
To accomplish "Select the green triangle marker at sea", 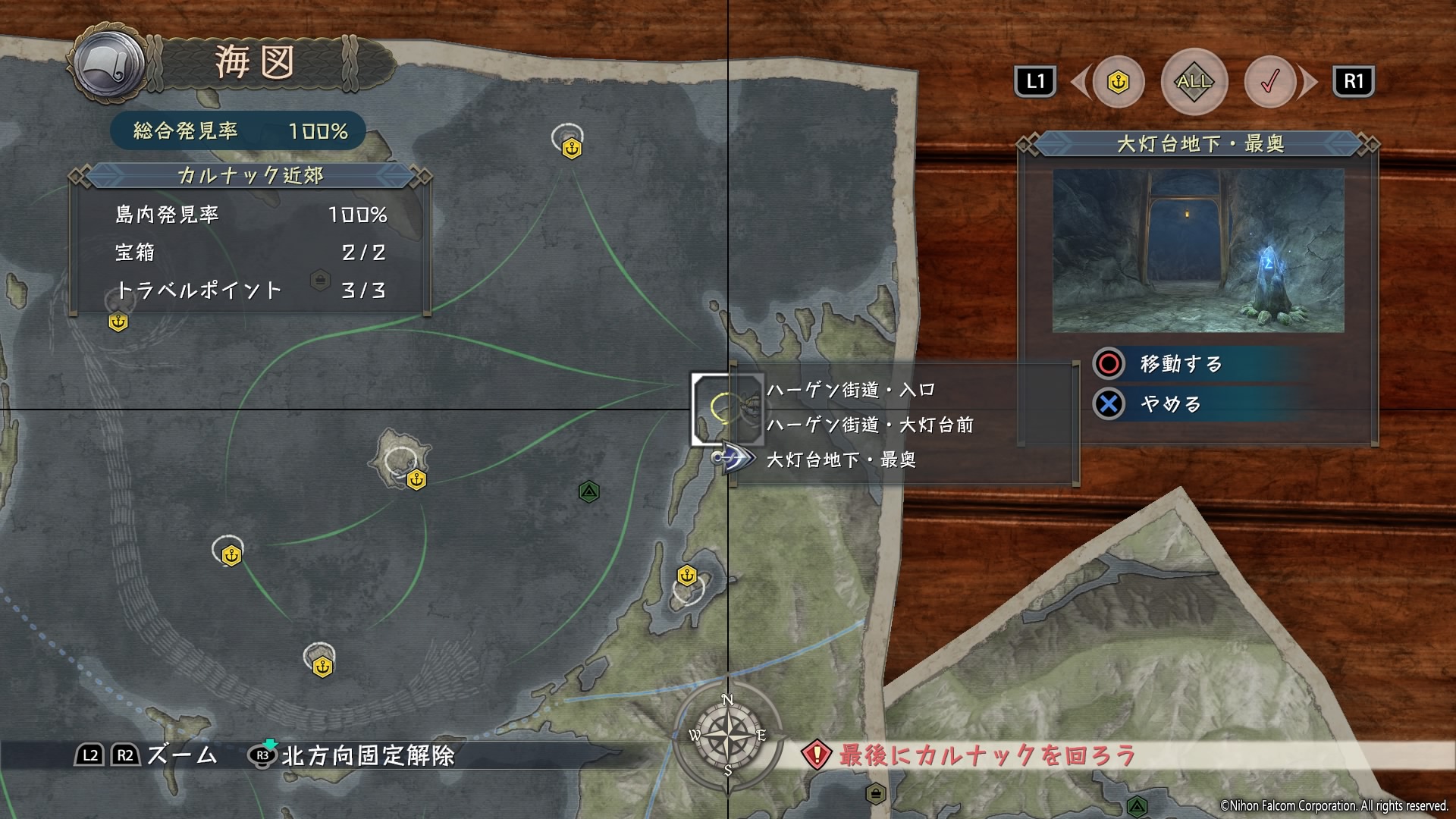I will coord(589,492).
